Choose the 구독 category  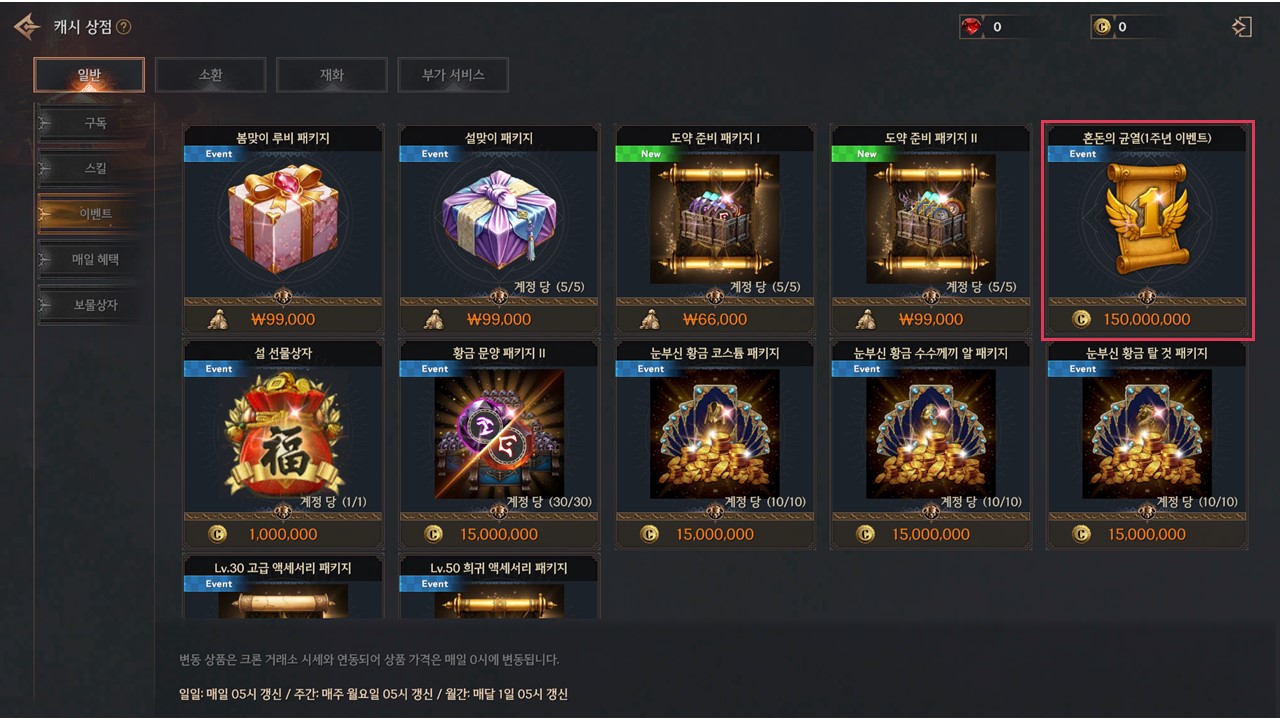click(x=95, y=123)
